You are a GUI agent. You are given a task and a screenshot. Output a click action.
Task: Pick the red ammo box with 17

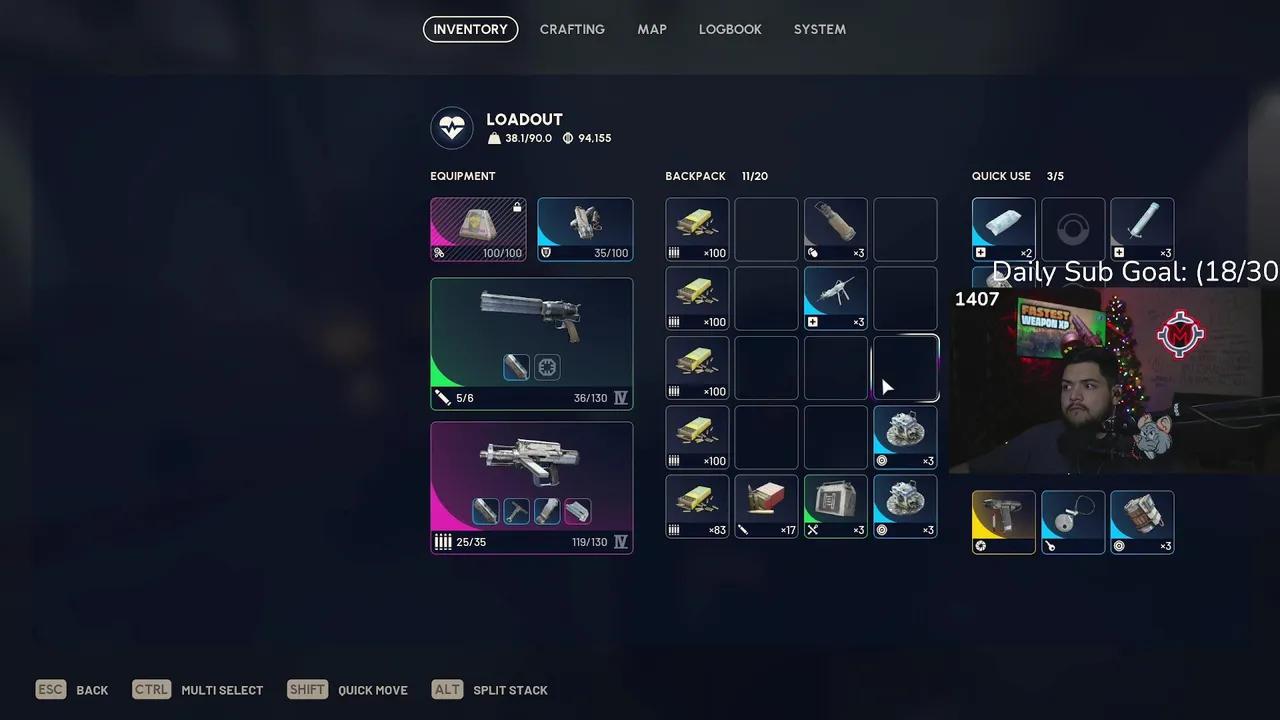click(766, 506)
